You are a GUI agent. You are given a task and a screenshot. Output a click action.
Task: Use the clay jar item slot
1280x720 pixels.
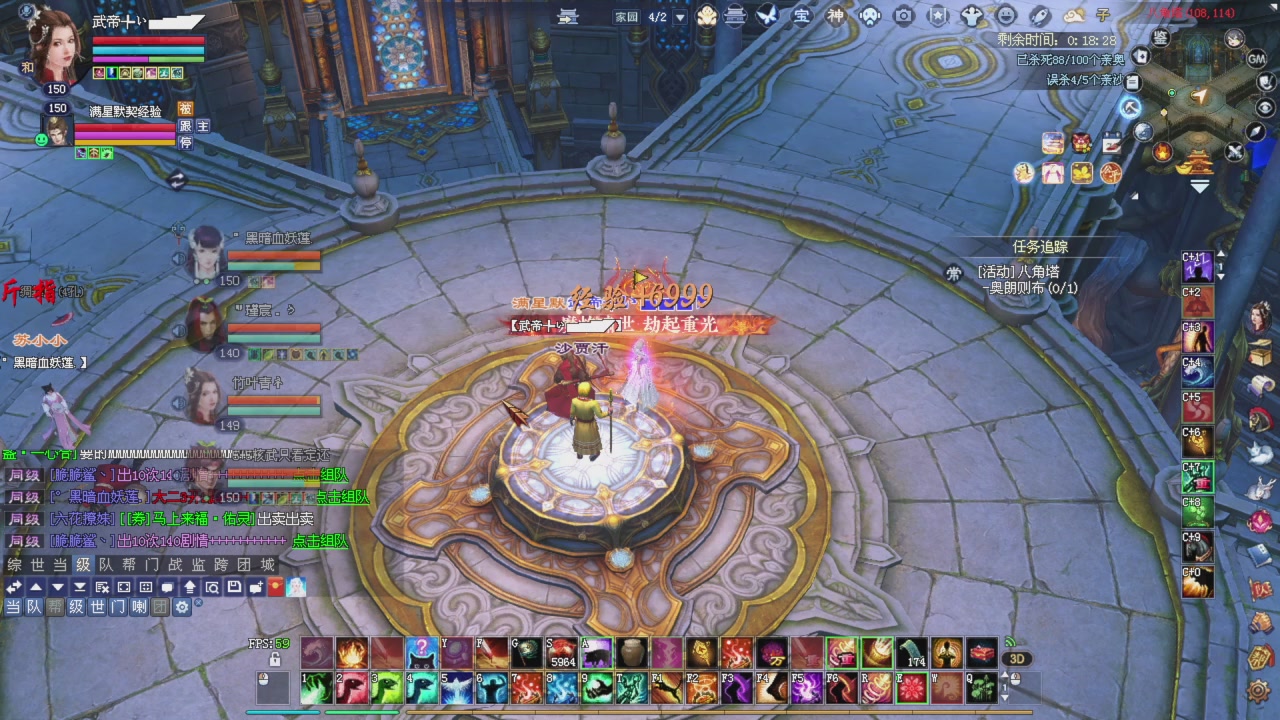point(630,653)
